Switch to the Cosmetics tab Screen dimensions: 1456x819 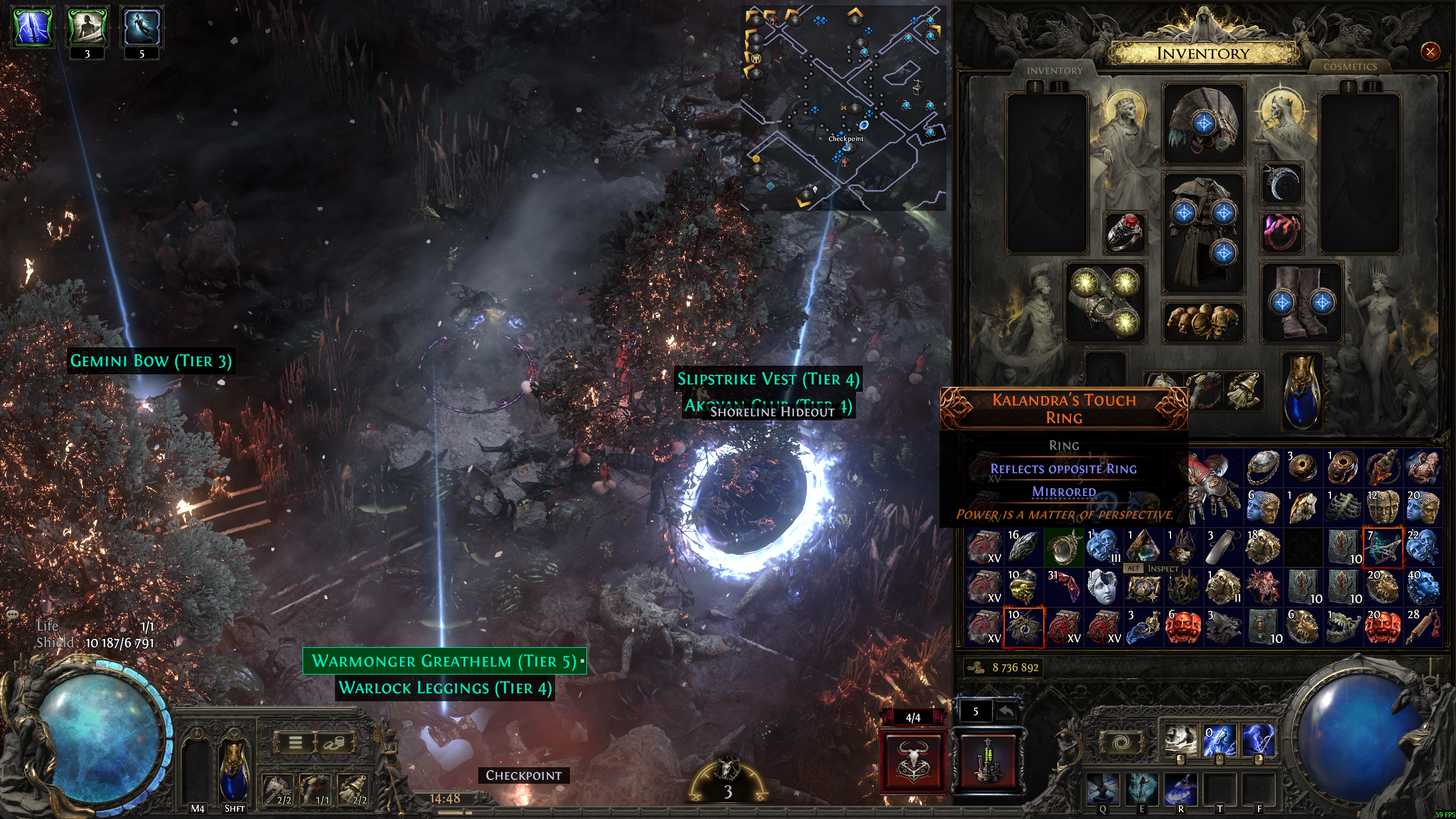1350,67
